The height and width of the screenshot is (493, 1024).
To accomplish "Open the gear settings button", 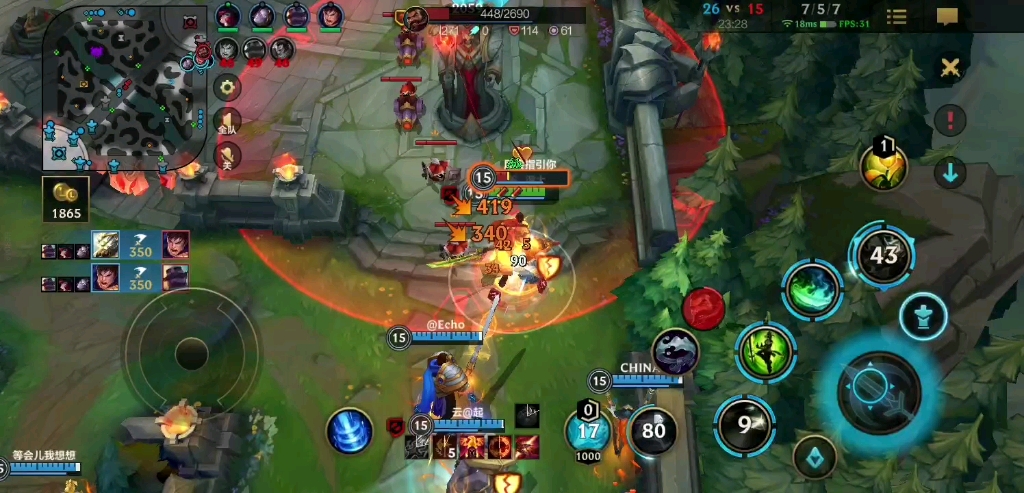I will coord(229,87).
